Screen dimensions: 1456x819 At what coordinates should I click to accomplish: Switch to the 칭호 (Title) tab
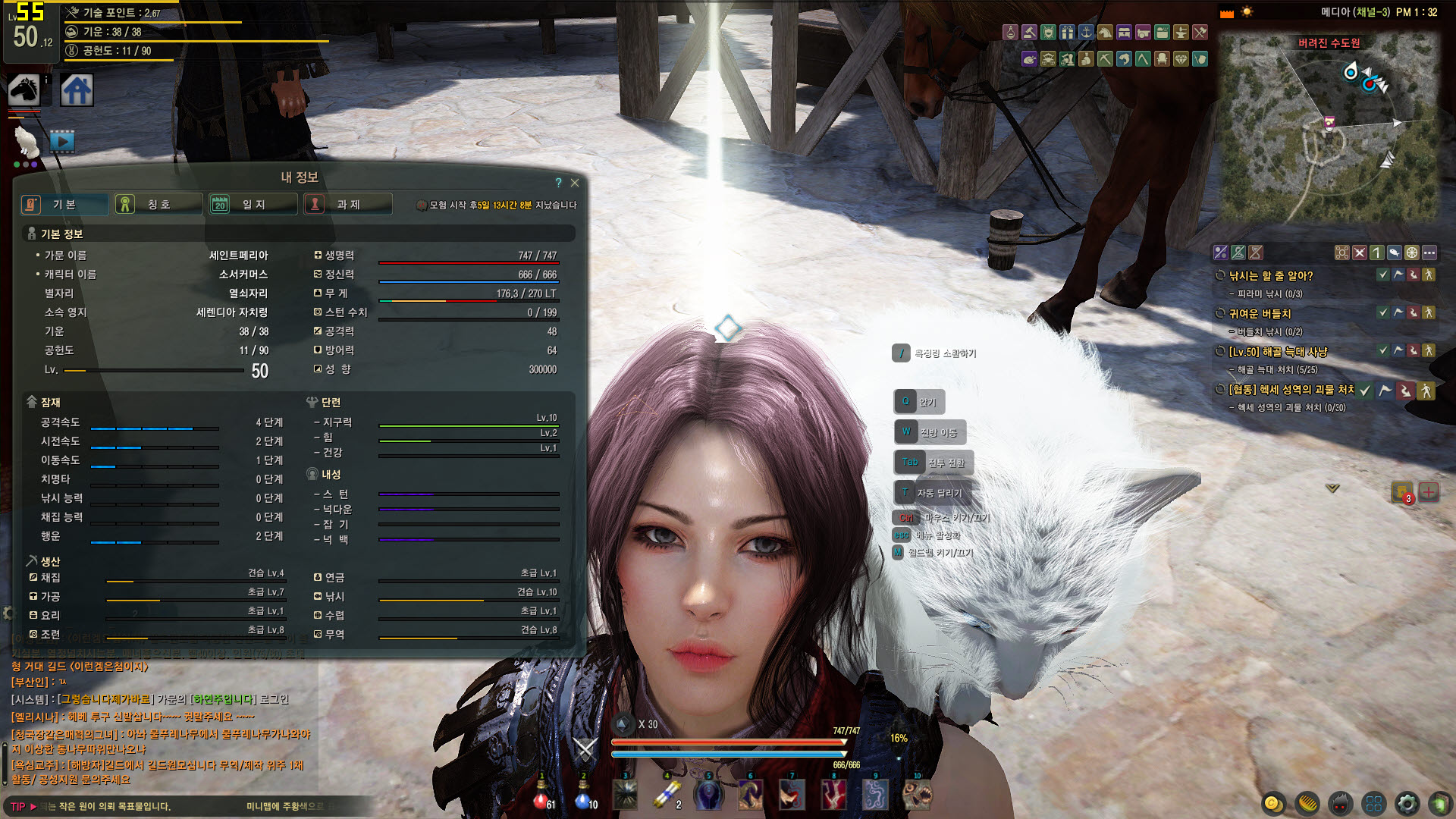[158, 204]
